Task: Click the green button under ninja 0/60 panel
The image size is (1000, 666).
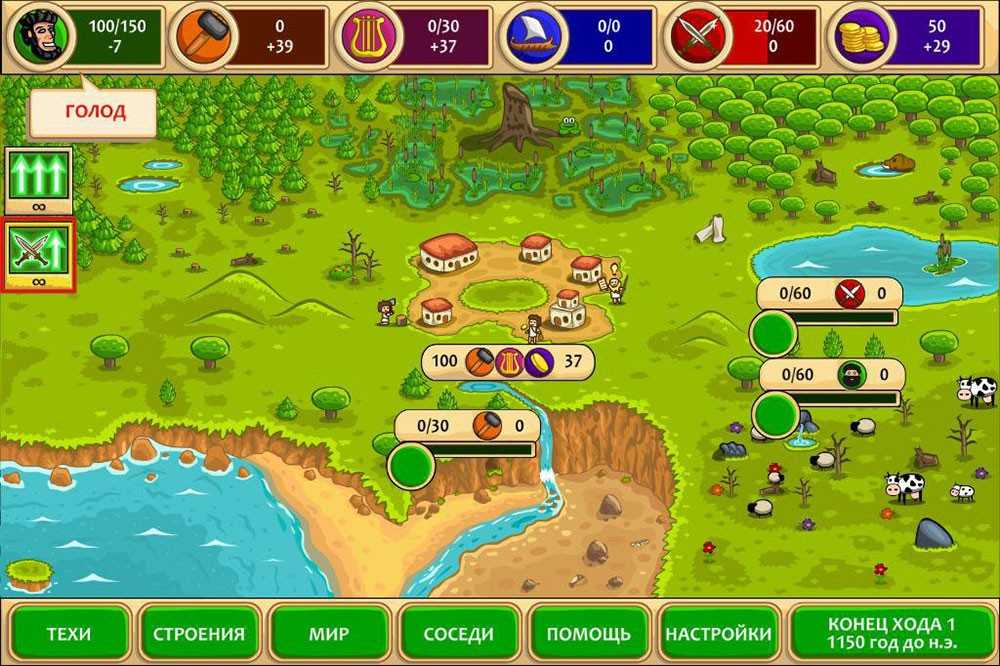Action: point(773,413)
